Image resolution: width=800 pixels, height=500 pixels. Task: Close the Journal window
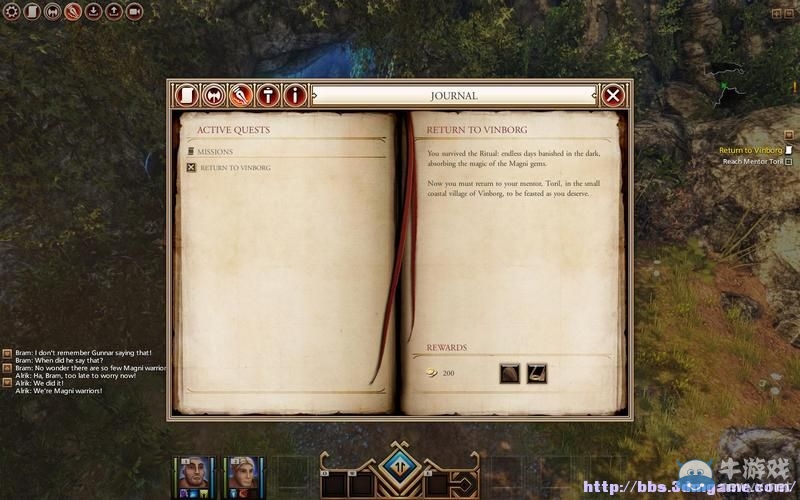click(x=613, y=95)
